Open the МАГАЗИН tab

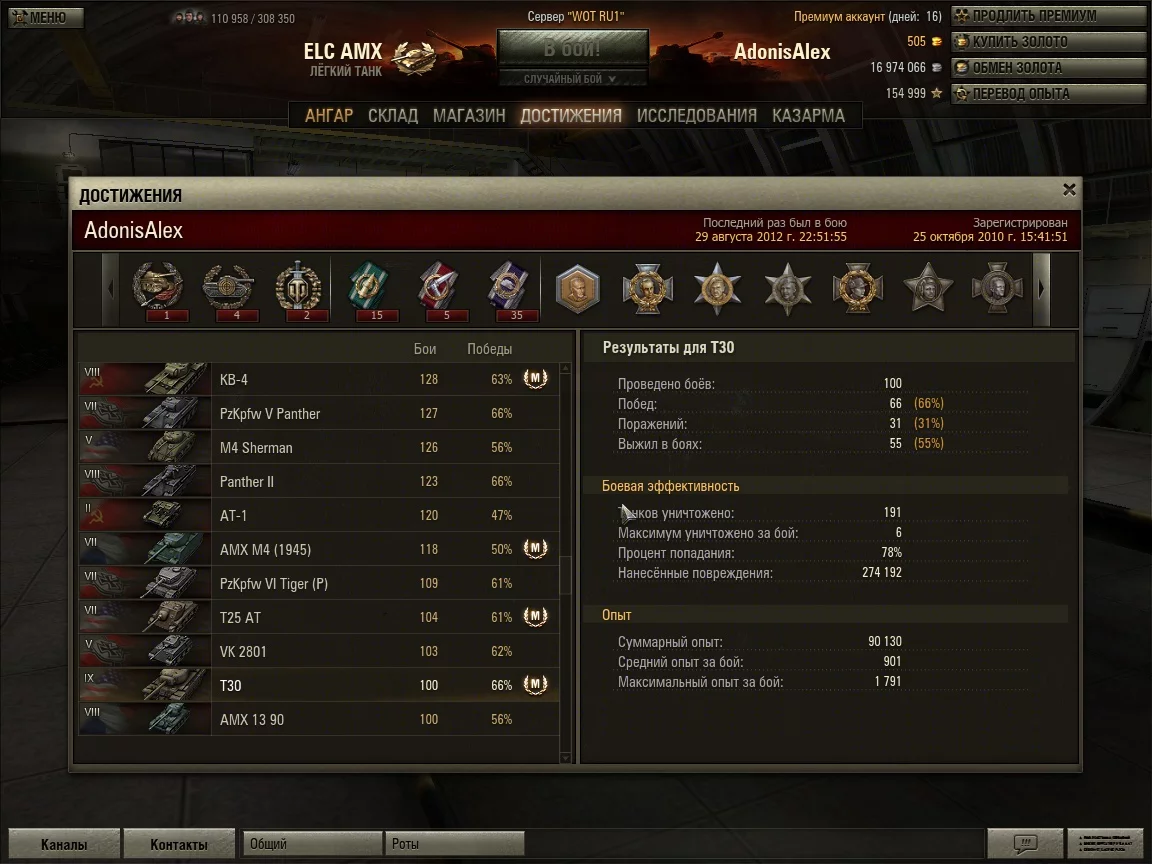469,116
